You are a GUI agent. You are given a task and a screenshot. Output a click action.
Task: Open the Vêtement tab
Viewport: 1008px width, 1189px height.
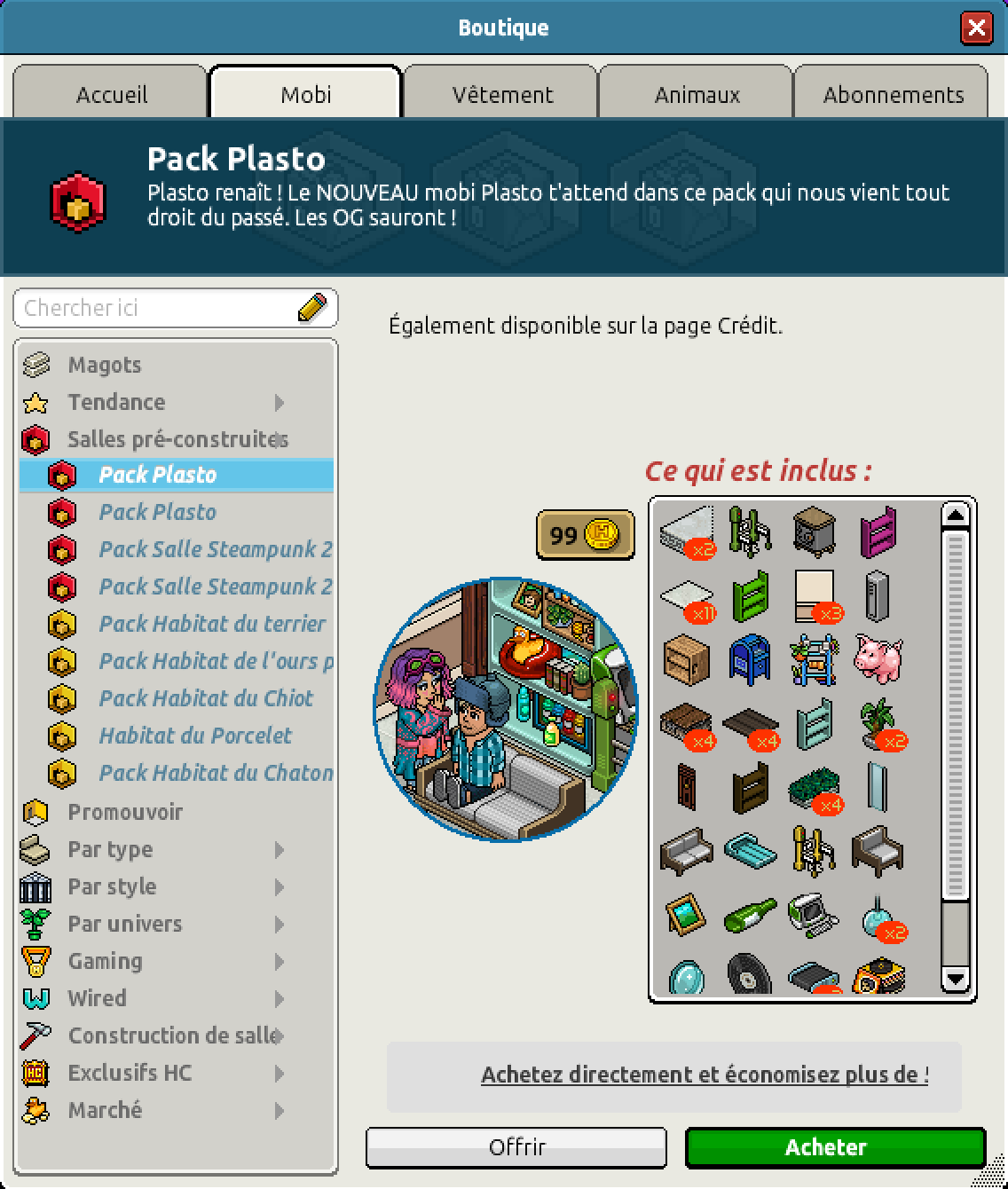[x=502, y=94]
